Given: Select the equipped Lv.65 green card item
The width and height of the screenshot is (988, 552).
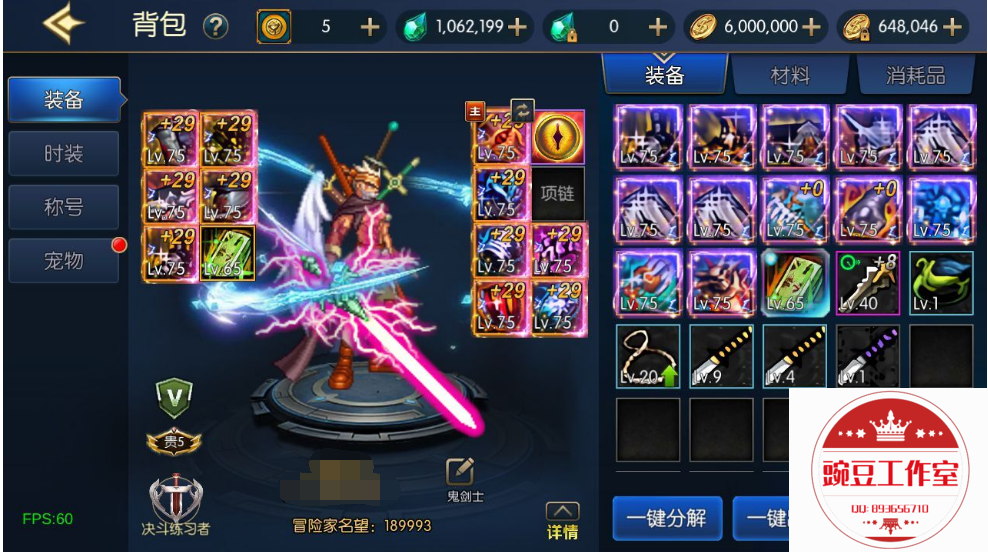Looking at the screenshot, I should pos(227,252).
